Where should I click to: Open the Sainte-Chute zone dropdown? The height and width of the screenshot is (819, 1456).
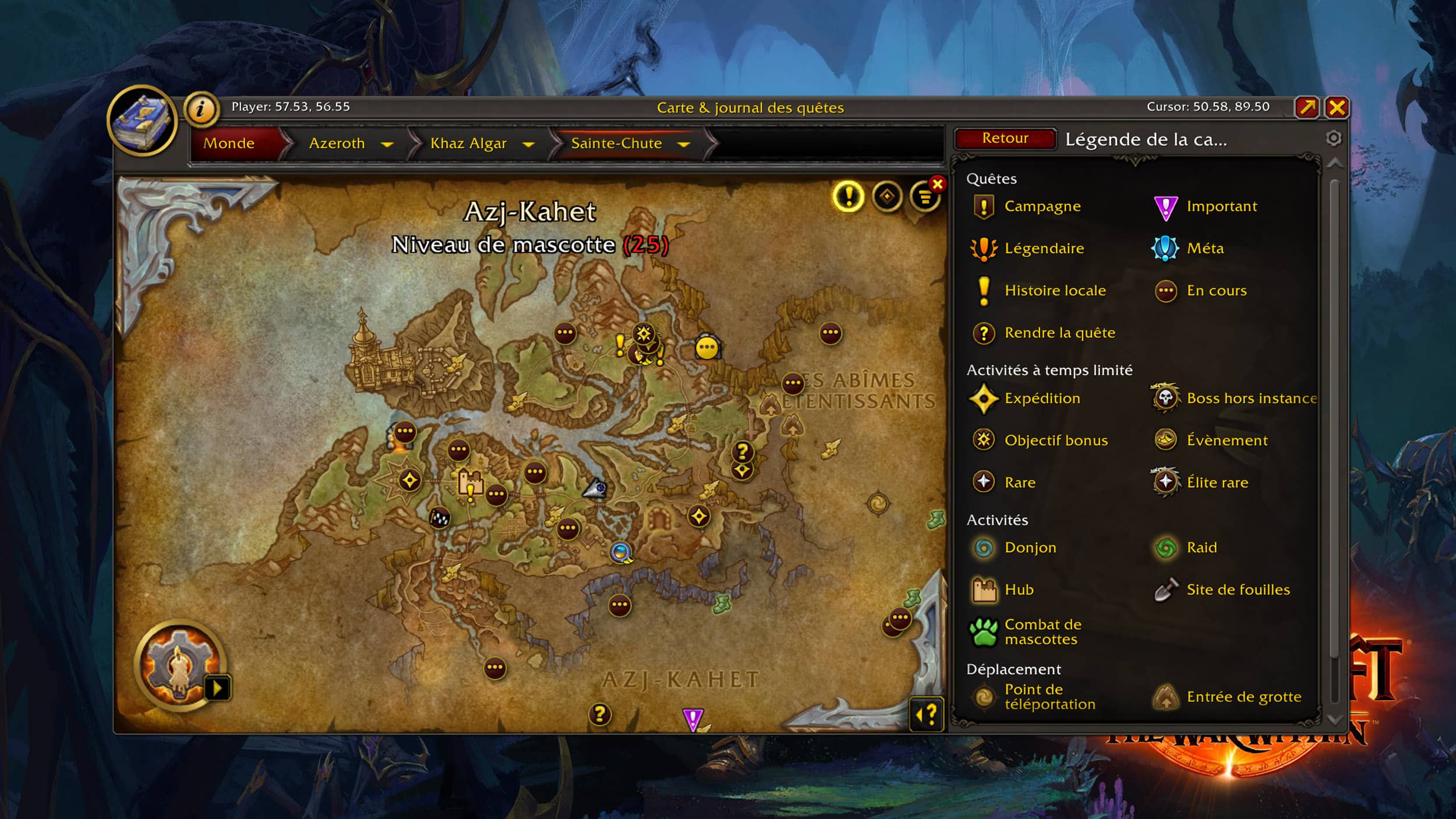684,144
